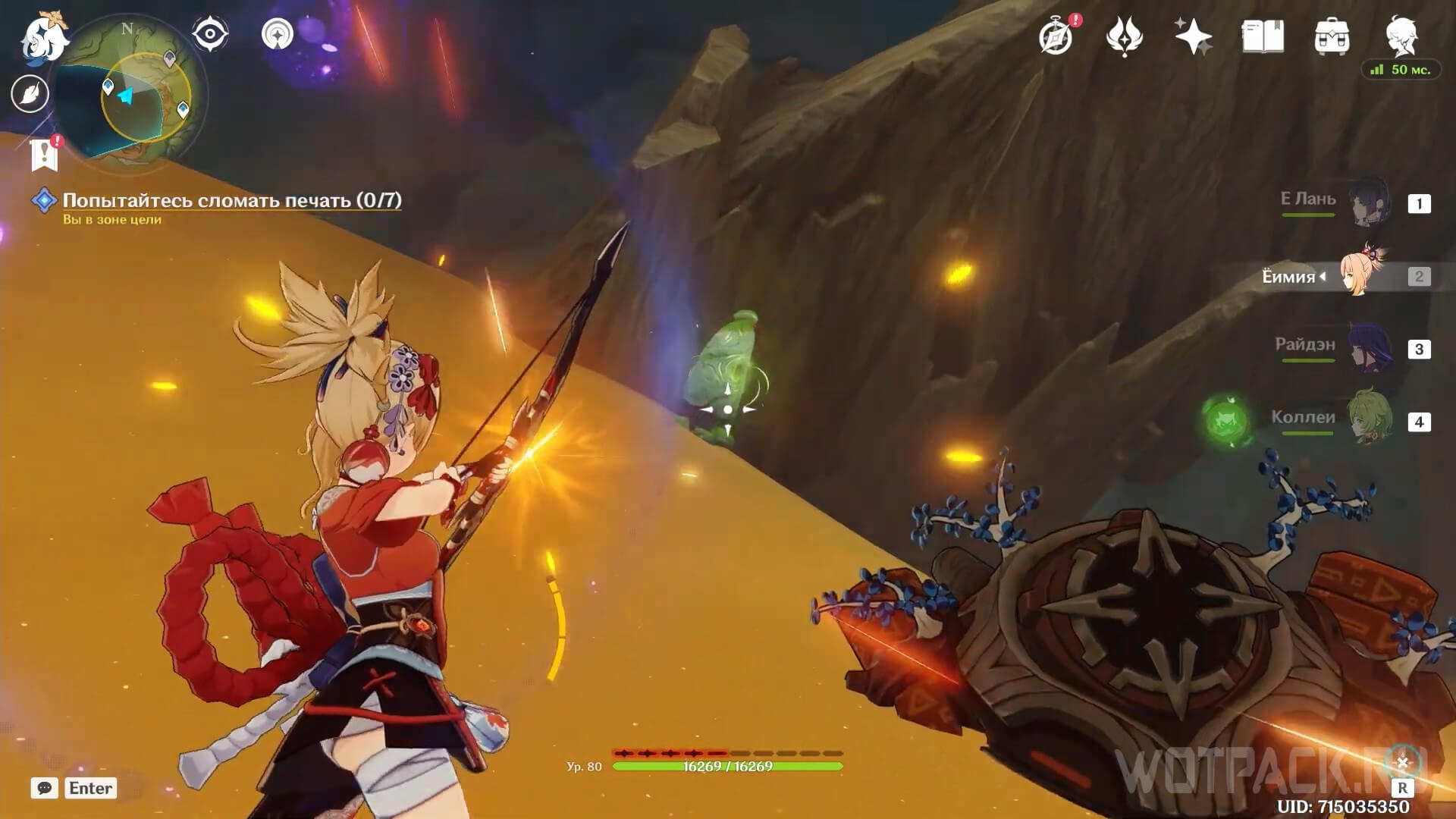Open the character screen icon
Screen dimensions: 1456x819
(x=1401, y=36)
